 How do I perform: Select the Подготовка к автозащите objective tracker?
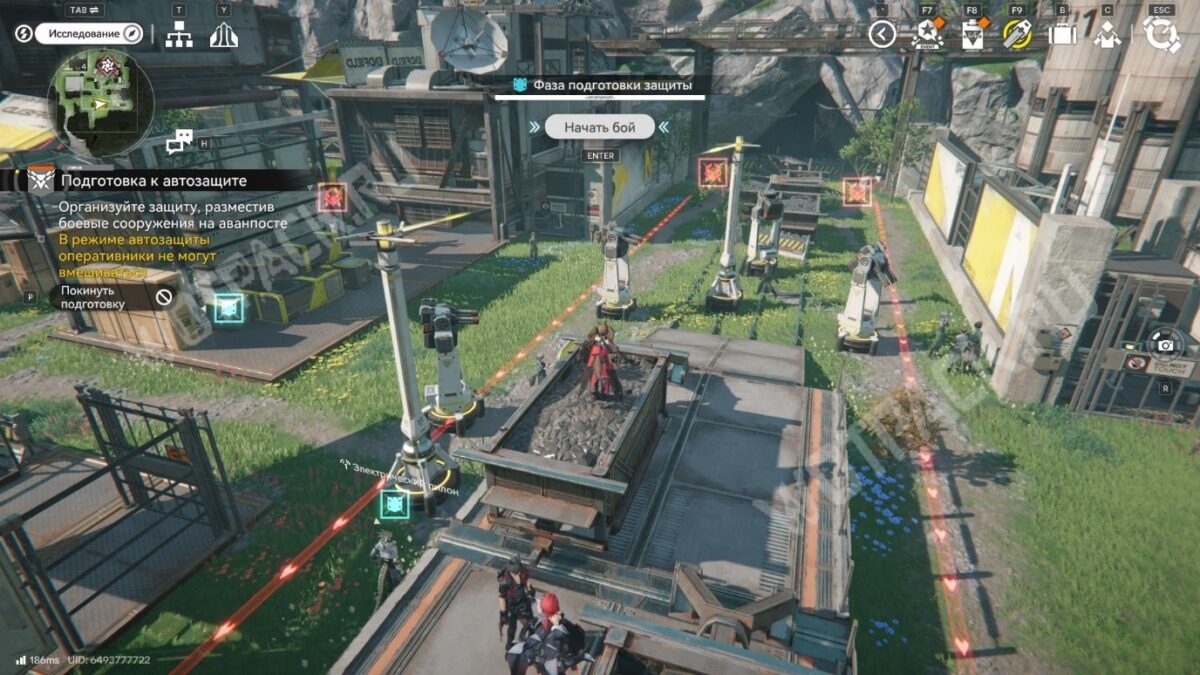pyautogui.click(x=150, y=181)
